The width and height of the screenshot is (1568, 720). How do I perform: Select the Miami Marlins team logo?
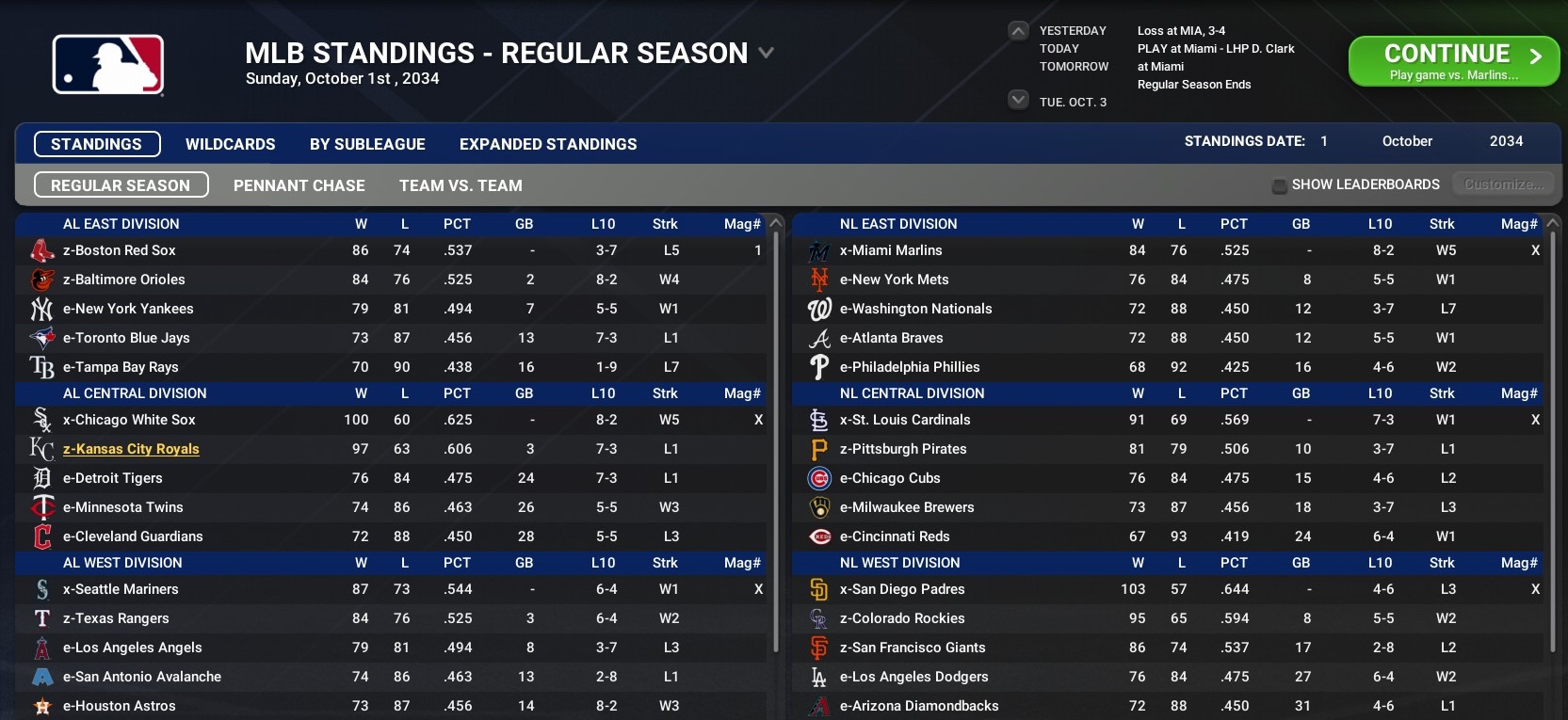tap(819, 250)
